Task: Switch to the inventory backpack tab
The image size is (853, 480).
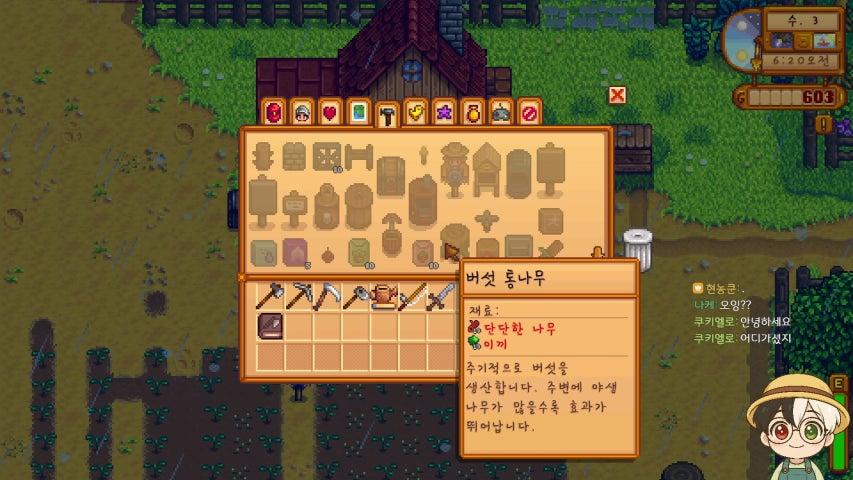Action: click(273, 113)
